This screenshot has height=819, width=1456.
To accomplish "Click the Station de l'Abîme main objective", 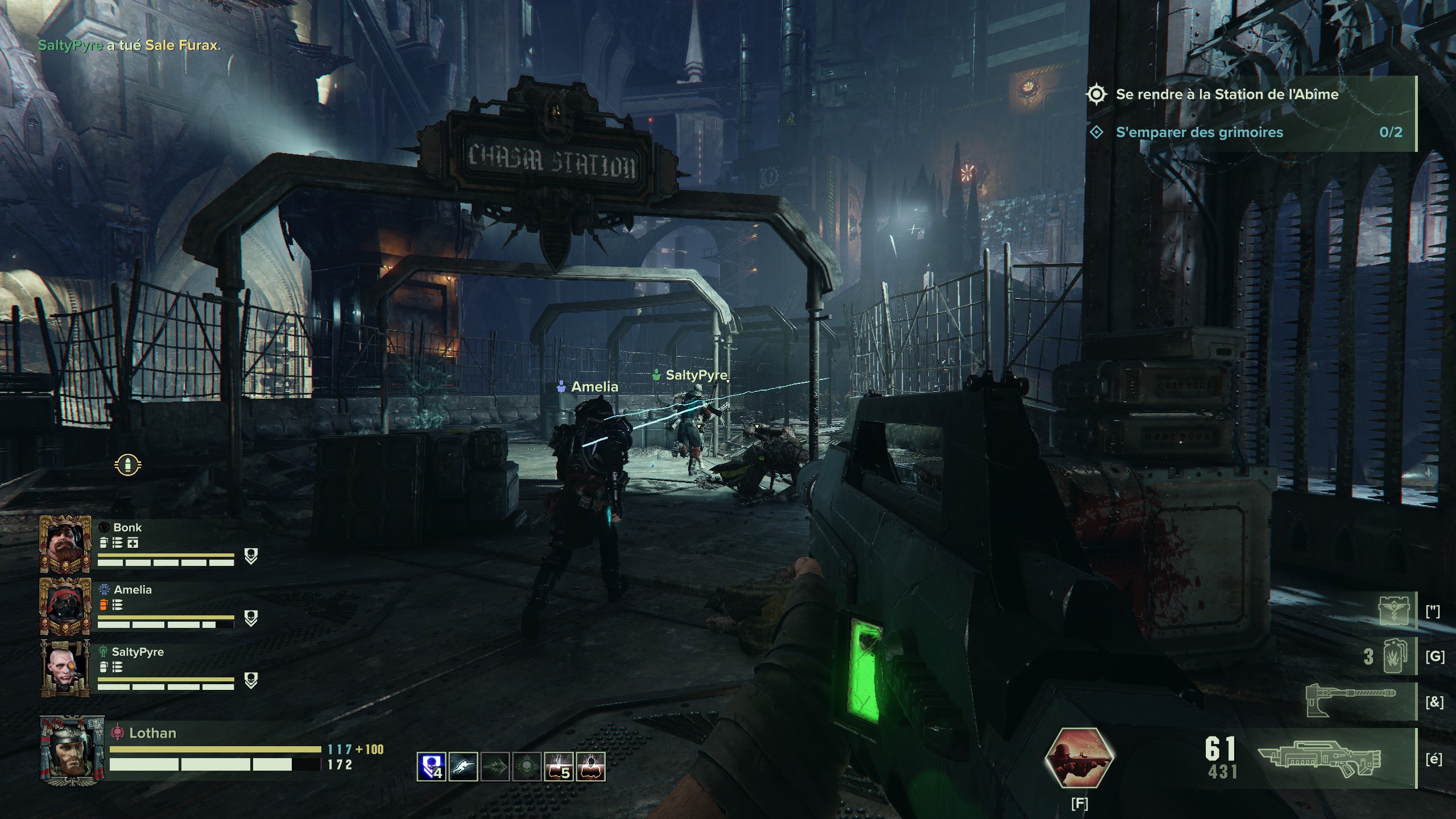I will (1227, 94).
